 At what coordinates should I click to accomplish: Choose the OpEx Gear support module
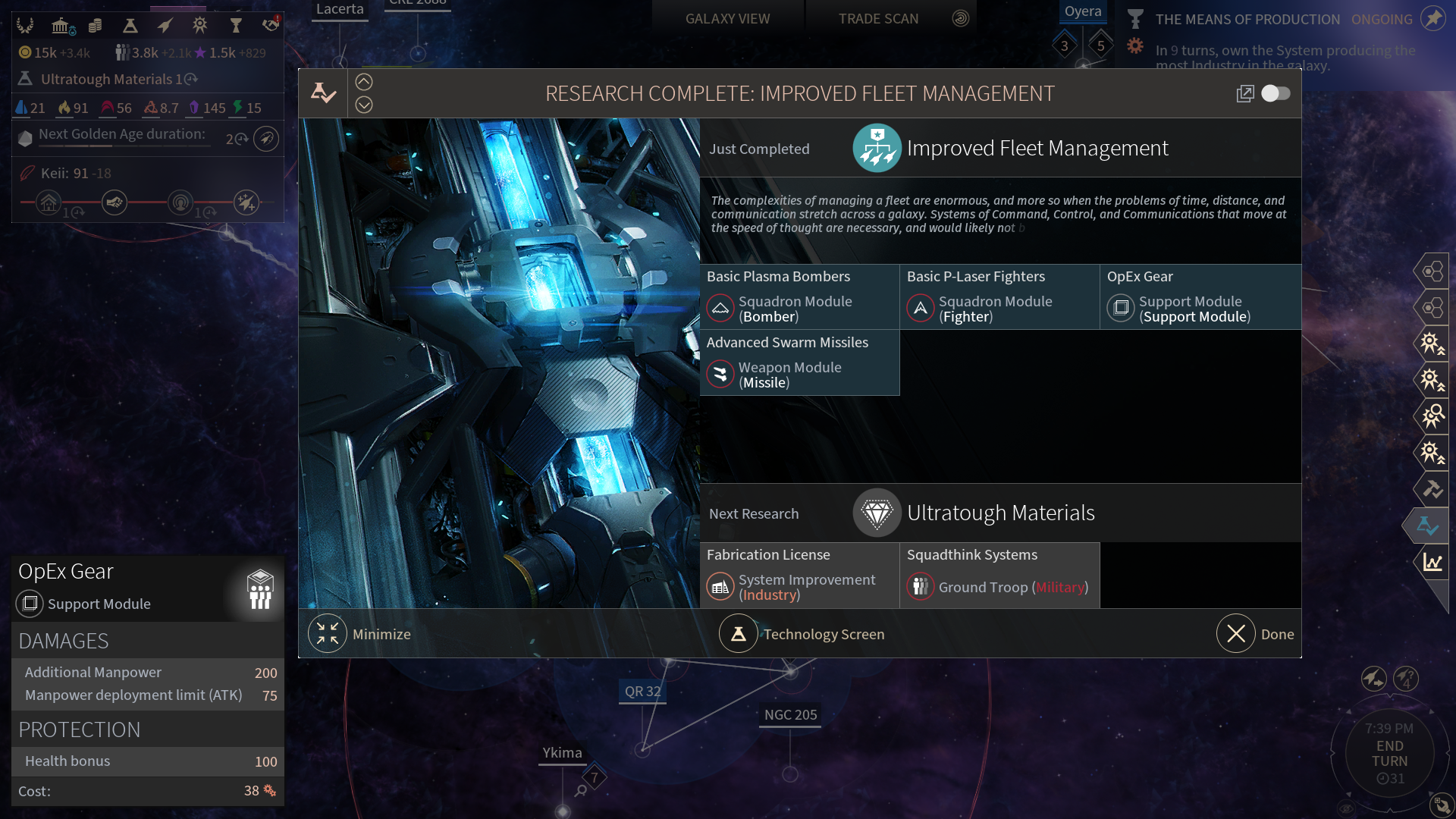click(1200, 297)
